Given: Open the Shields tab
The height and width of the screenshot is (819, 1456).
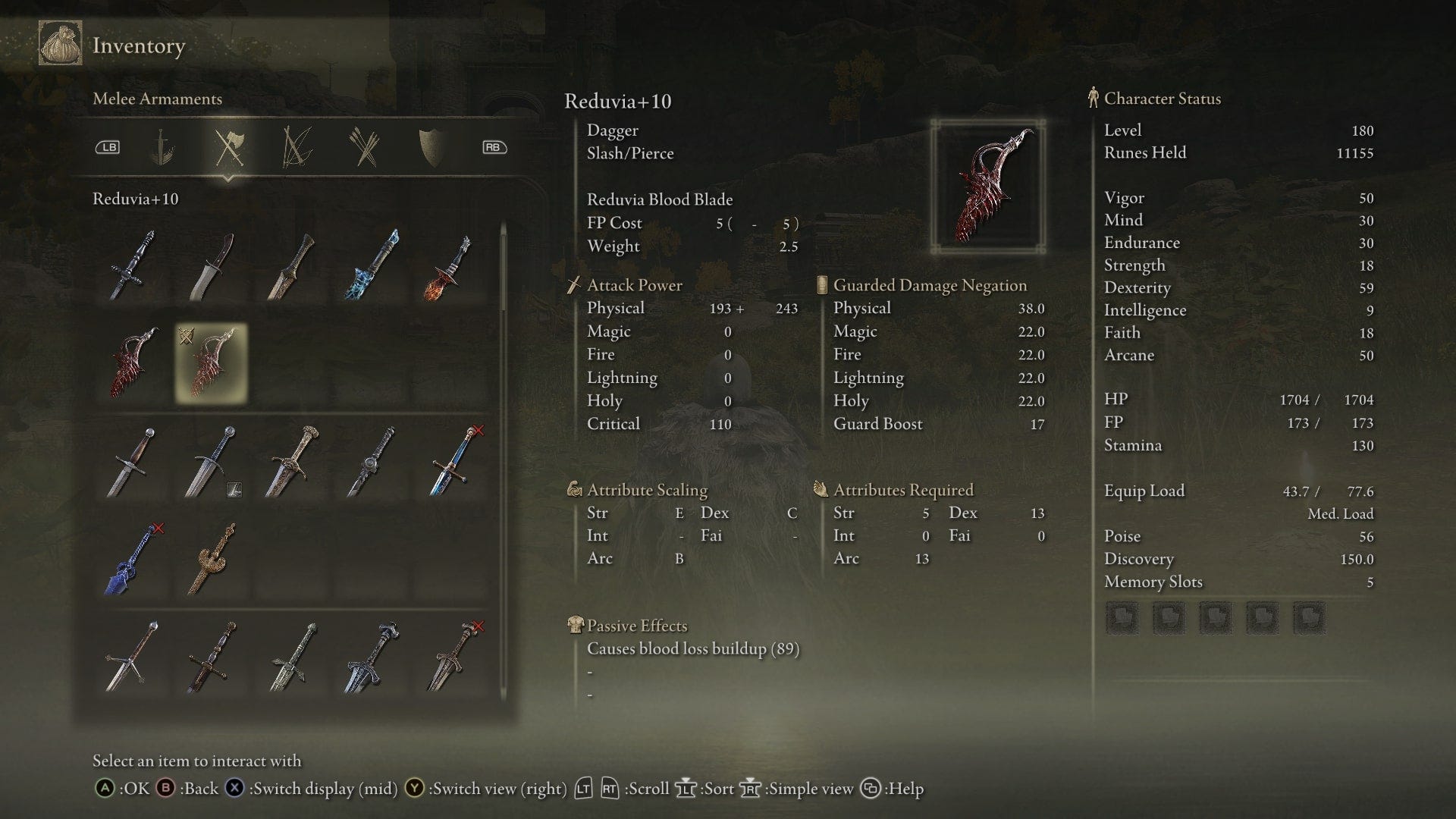Looking at the screenshot, I should click(x=431, y=147).
